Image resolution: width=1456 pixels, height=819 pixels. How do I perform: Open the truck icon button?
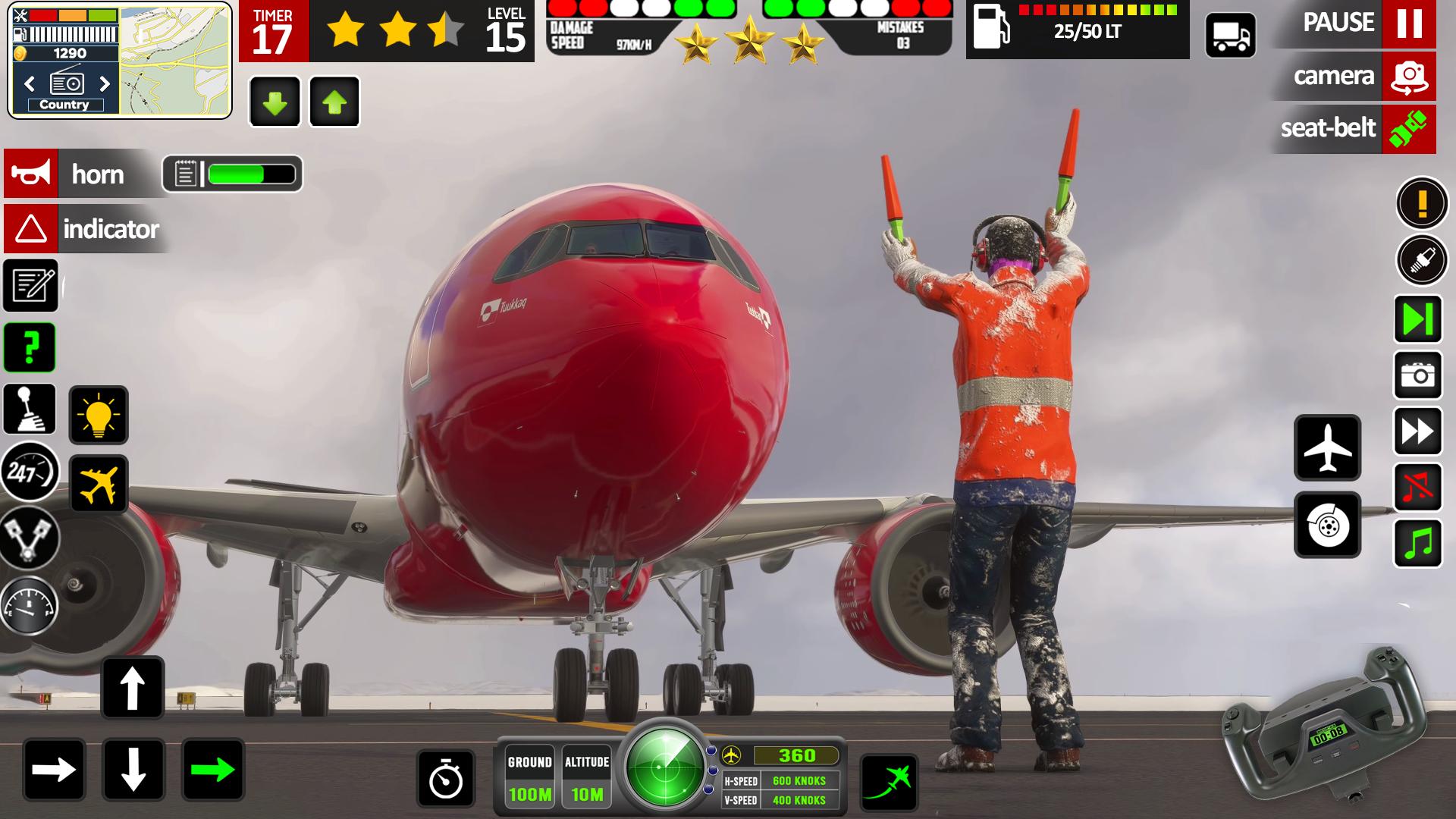pos(1230,35)
